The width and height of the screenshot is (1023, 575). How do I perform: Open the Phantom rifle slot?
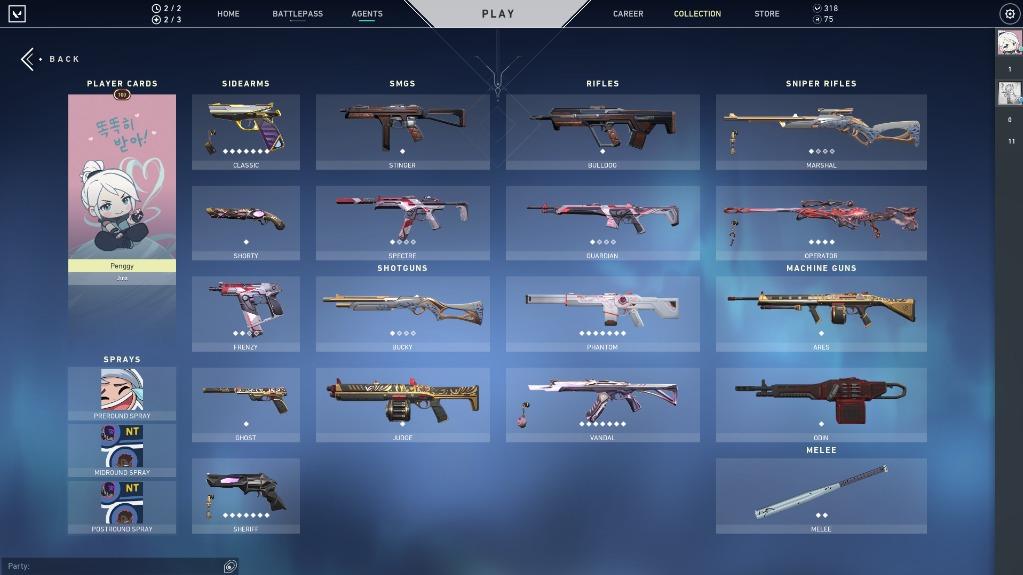click(602, 314)
